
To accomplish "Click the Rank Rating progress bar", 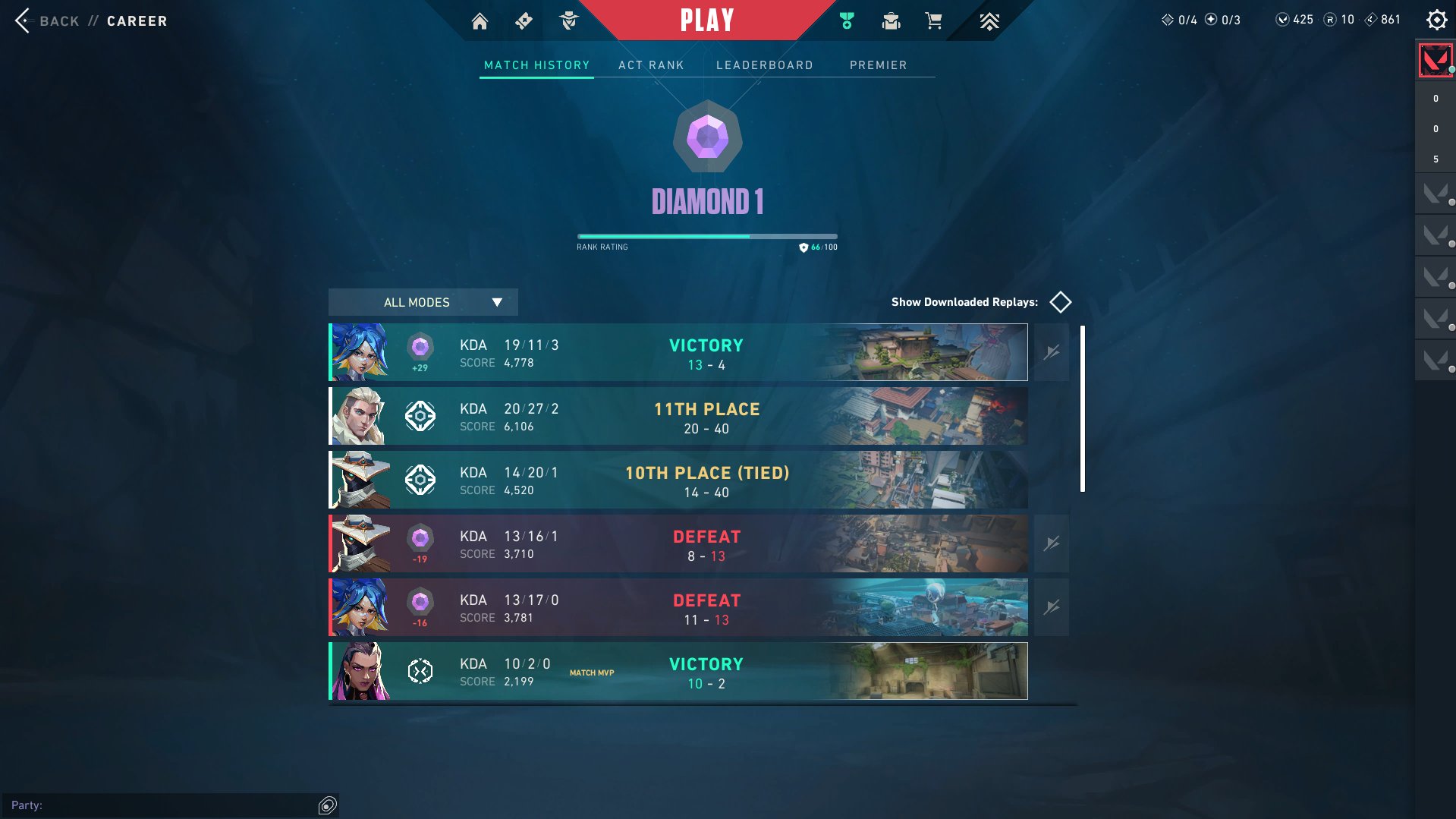I will 706,236.
